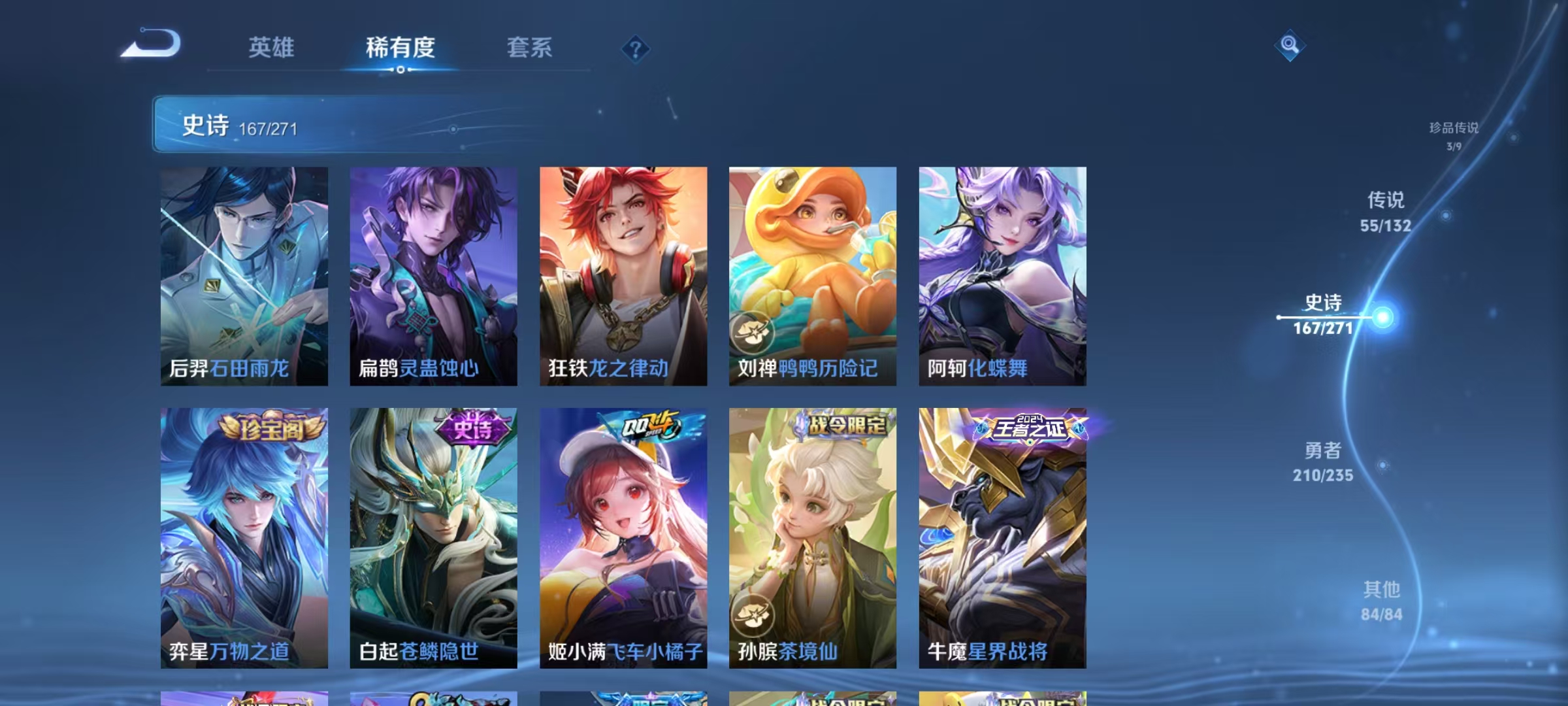
Task: Click the lotus badge on 孙膑 card
Action: click(x=753, y=613)
